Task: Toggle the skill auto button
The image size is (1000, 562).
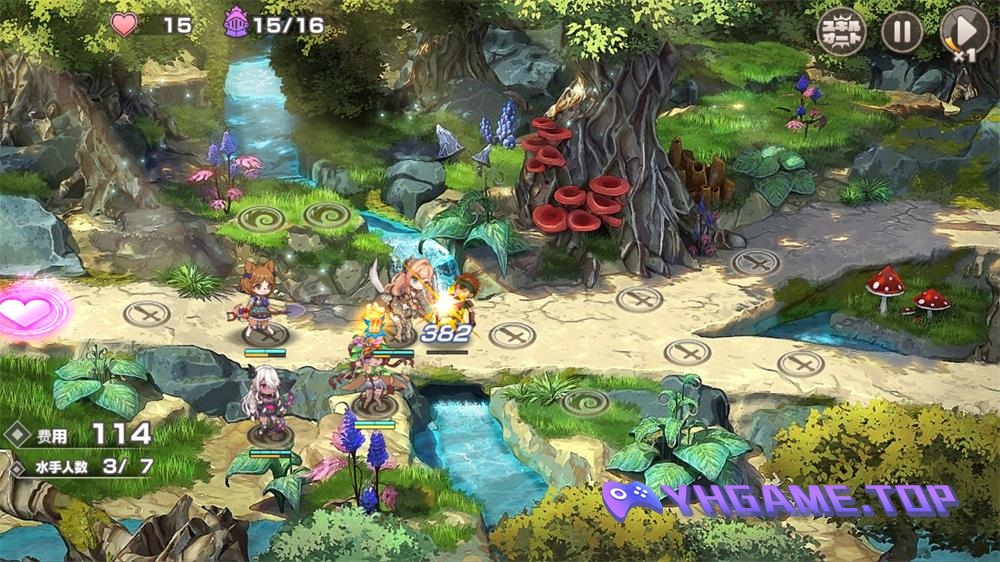Action: (841, 32)
